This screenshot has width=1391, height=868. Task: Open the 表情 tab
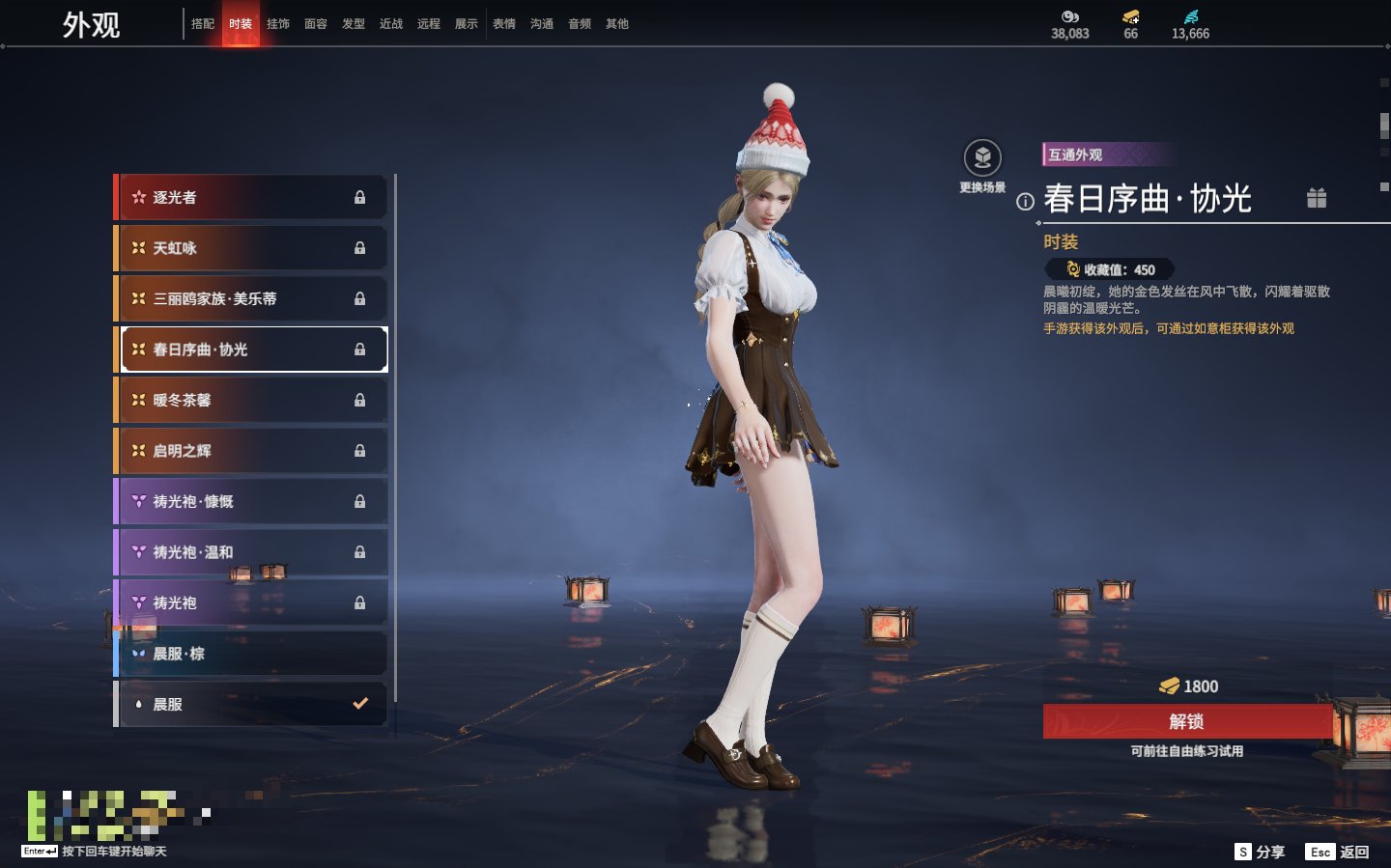coord(504,24)
